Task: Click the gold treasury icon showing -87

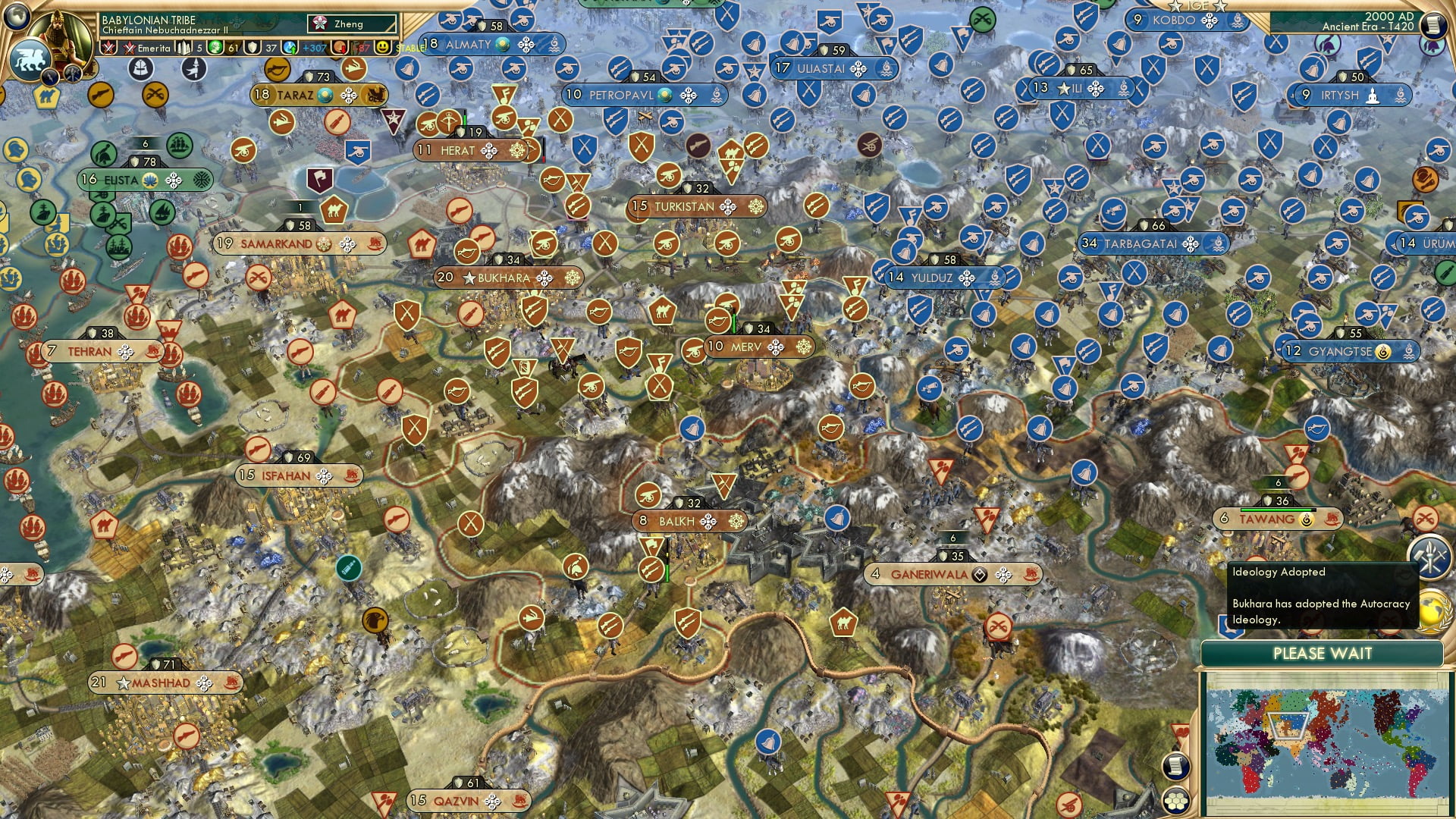Action: [x=338, y=47]
